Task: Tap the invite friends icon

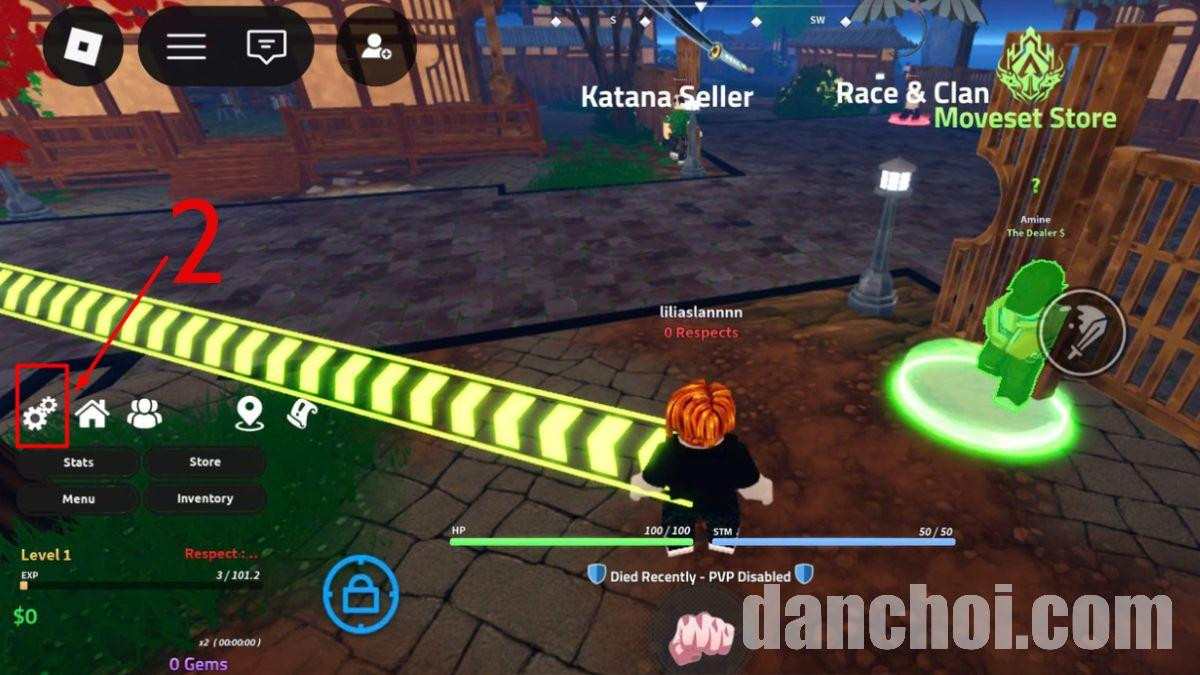Action: click(x=376, y=46)
